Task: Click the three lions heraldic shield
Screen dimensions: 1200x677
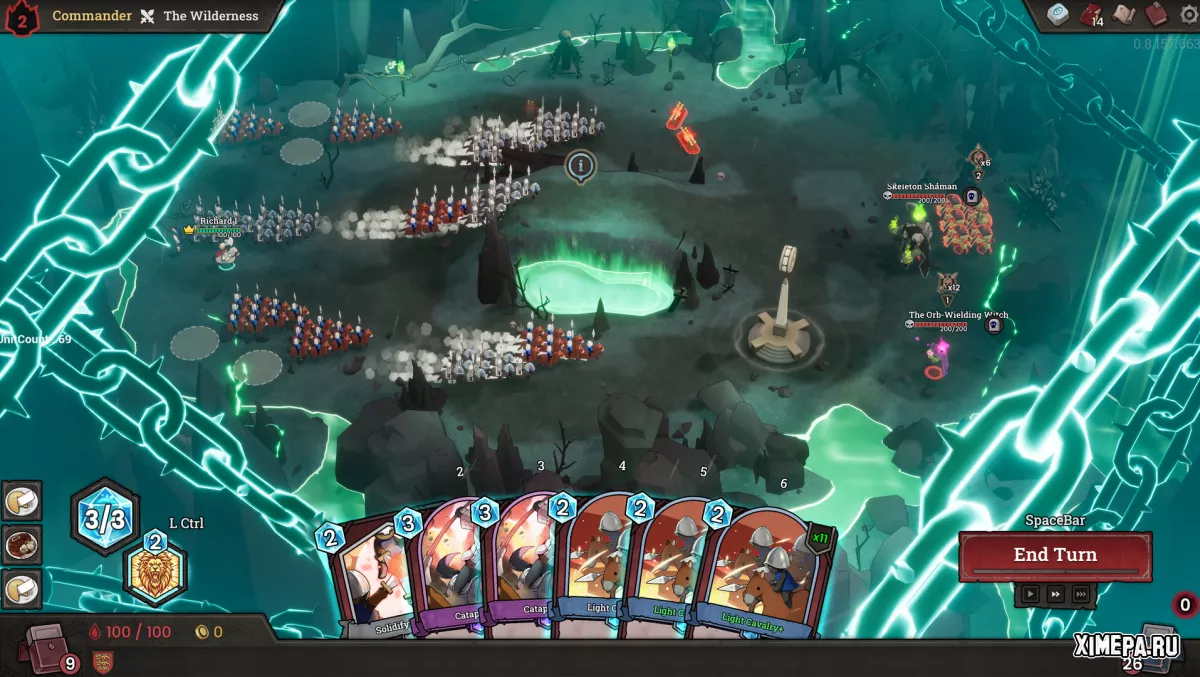Action: pyautogui.click(x=102, y=661)
